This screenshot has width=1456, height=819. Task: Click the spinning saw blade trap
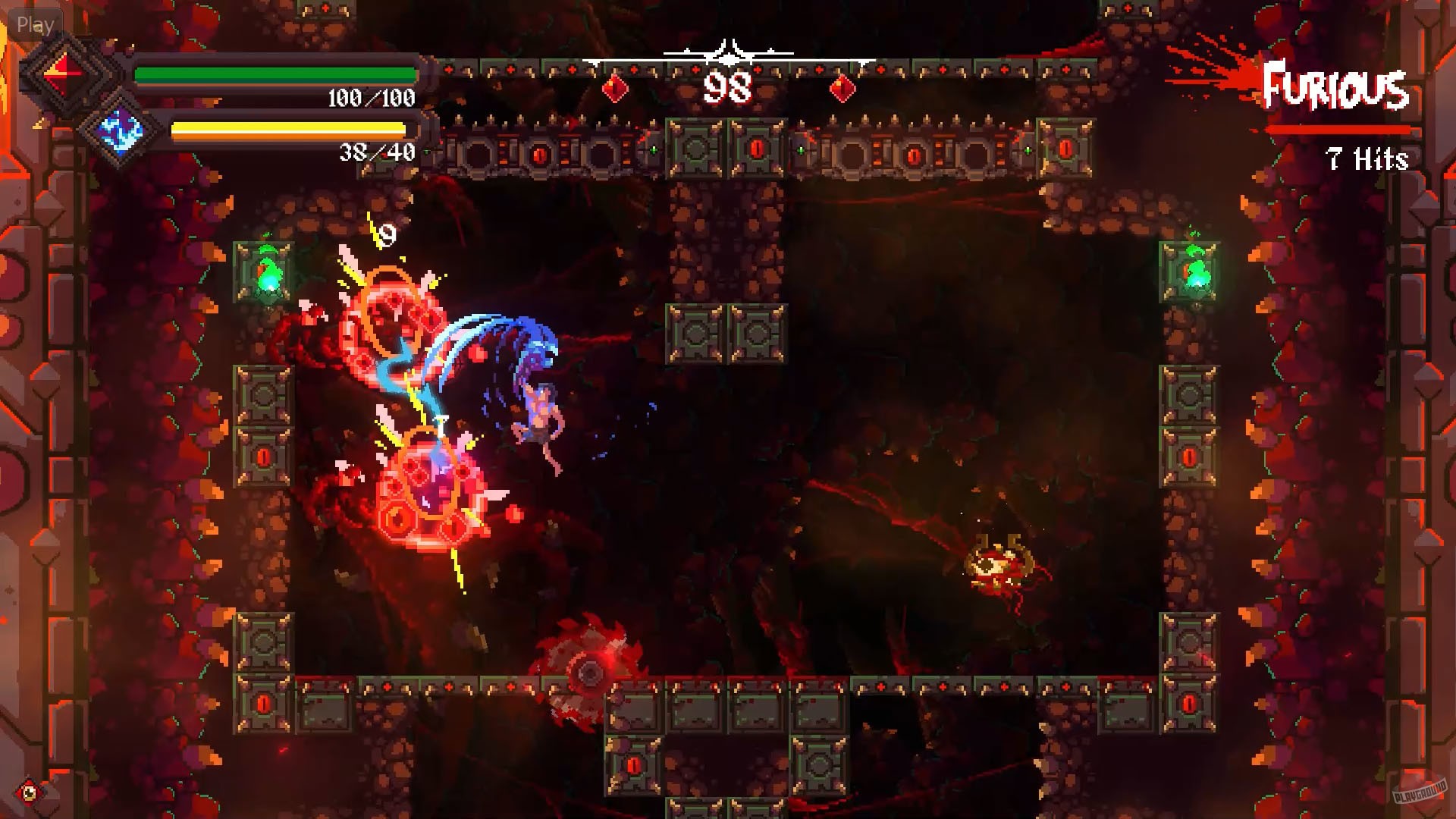pyautogui.click(x=589, y=670)
